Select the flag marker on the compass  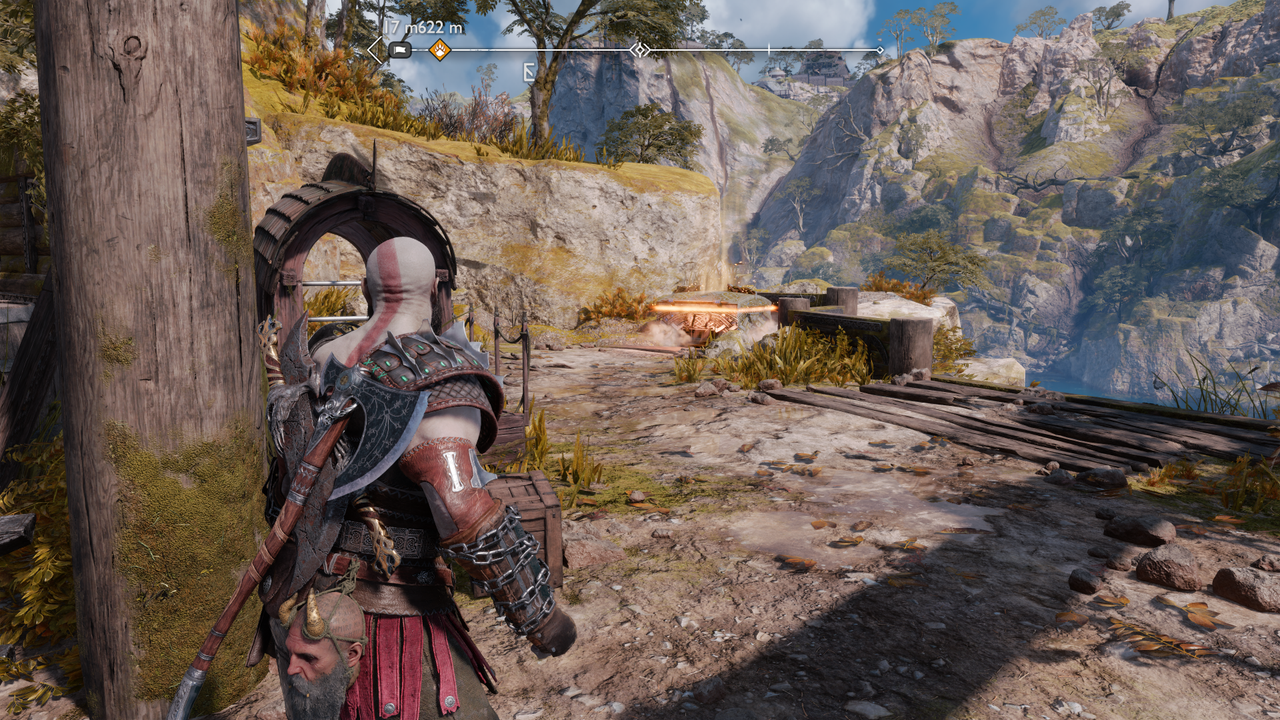(x=400, y=49)
